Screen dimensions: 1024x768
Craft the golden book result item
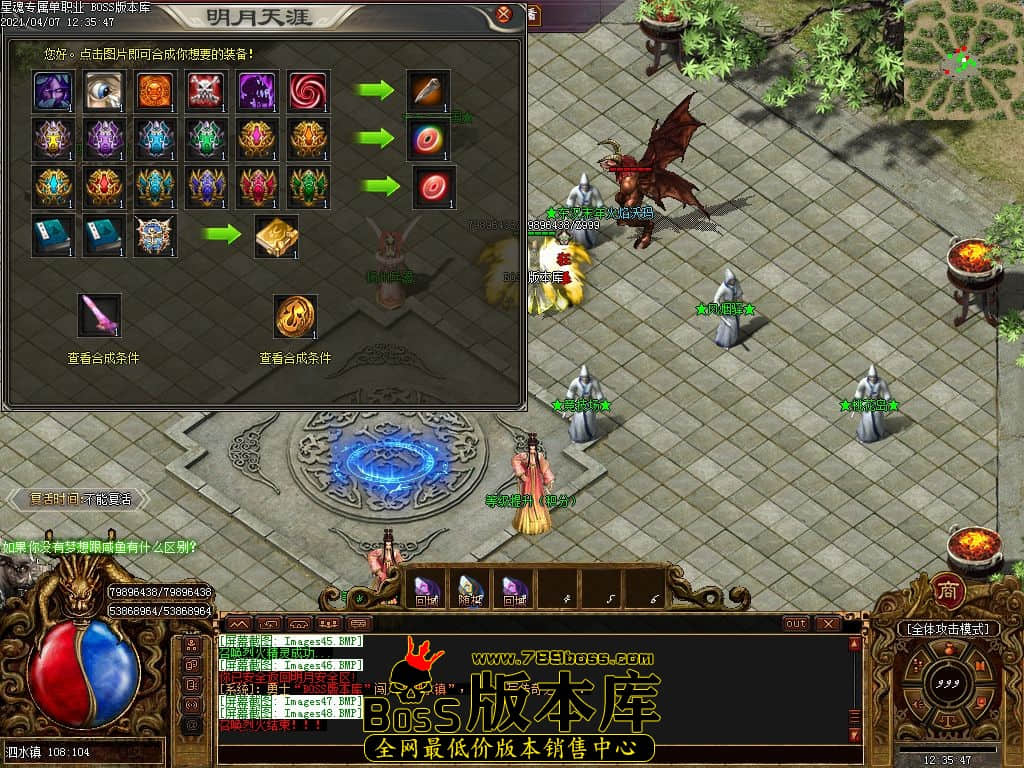tap(276, 236)
